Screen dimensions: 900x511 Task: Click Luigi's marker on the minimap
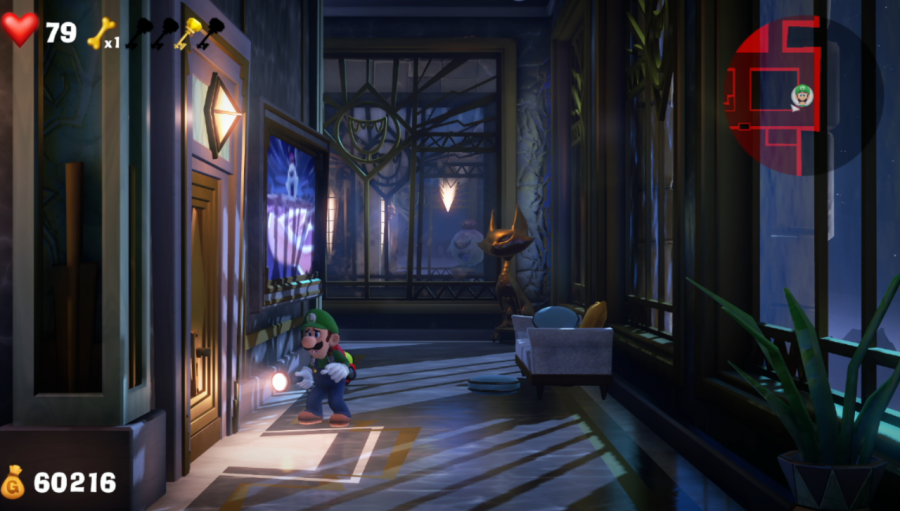802,95
